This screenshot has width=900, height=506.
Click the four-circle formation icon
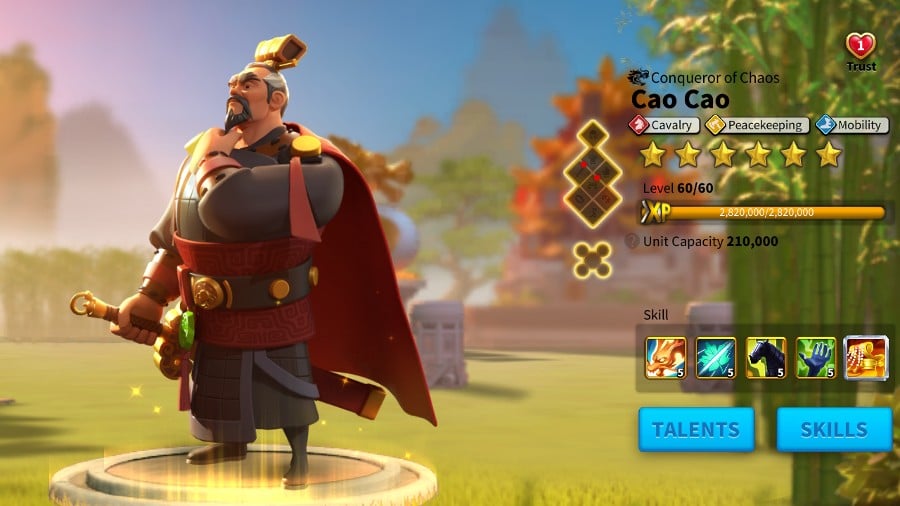click(x=592, y=260)
